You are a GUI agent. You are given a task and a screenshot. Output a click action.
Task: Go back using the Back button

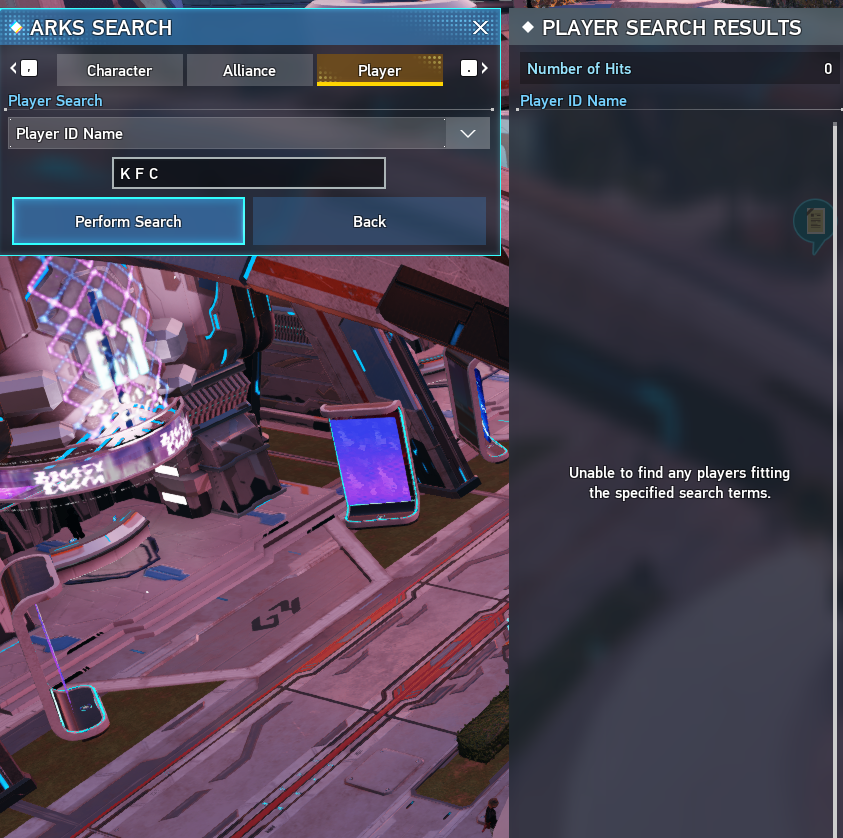tap(369, 221)
